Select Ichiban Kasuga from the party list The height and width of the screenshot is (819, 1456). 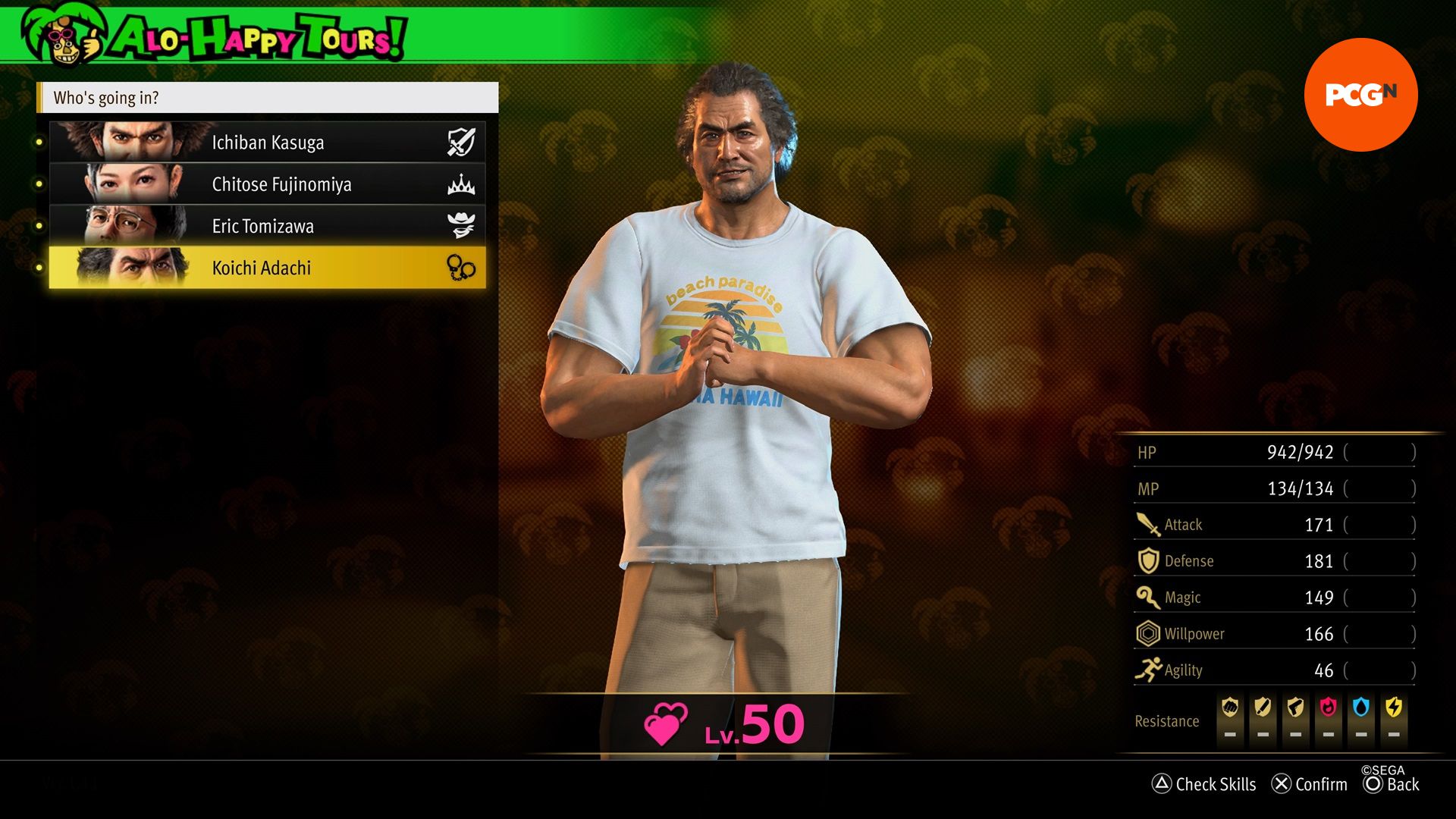click(267, 143)
